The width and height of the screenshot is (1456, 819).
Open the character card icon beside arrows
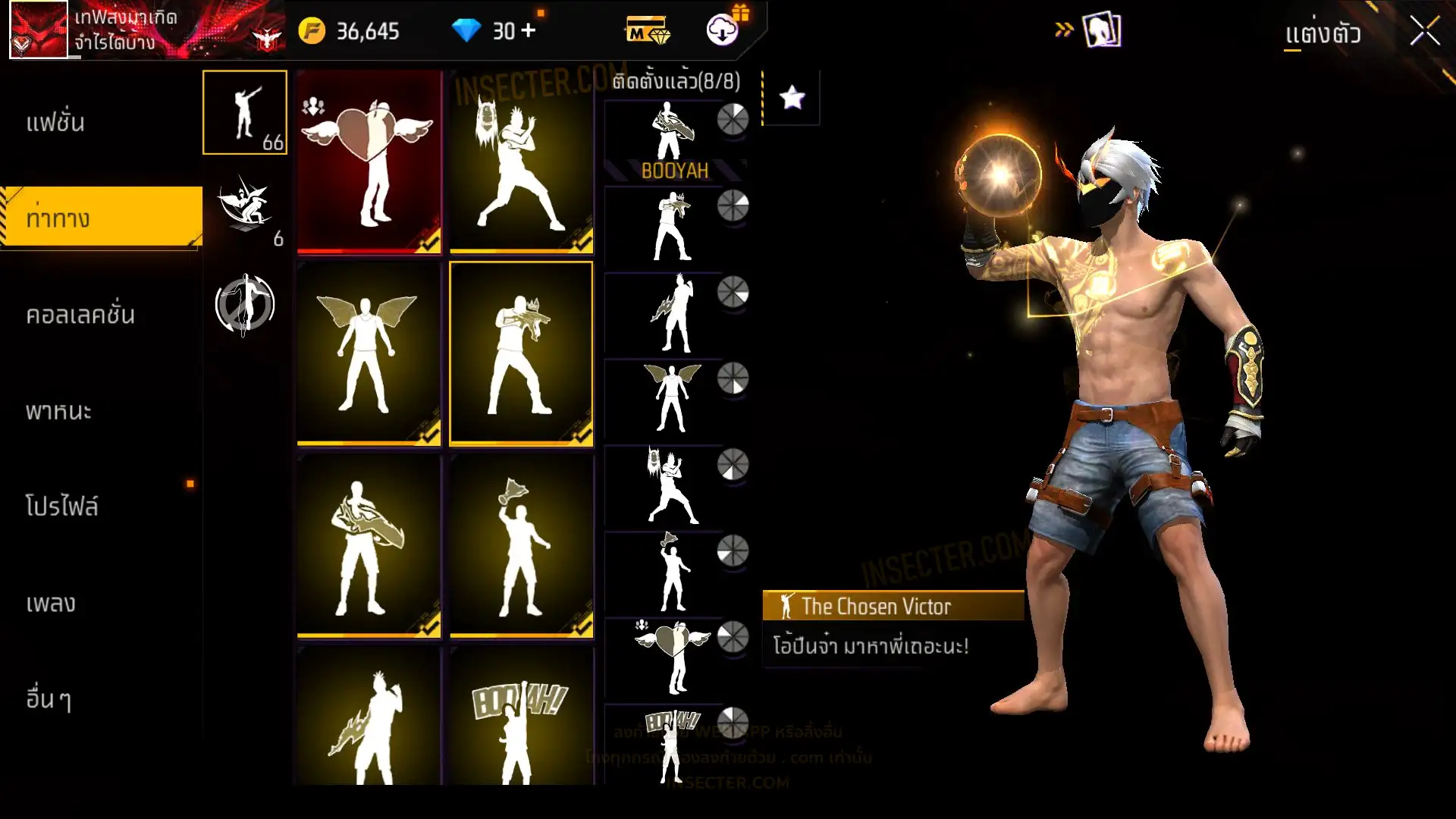tap(1102, 31)
